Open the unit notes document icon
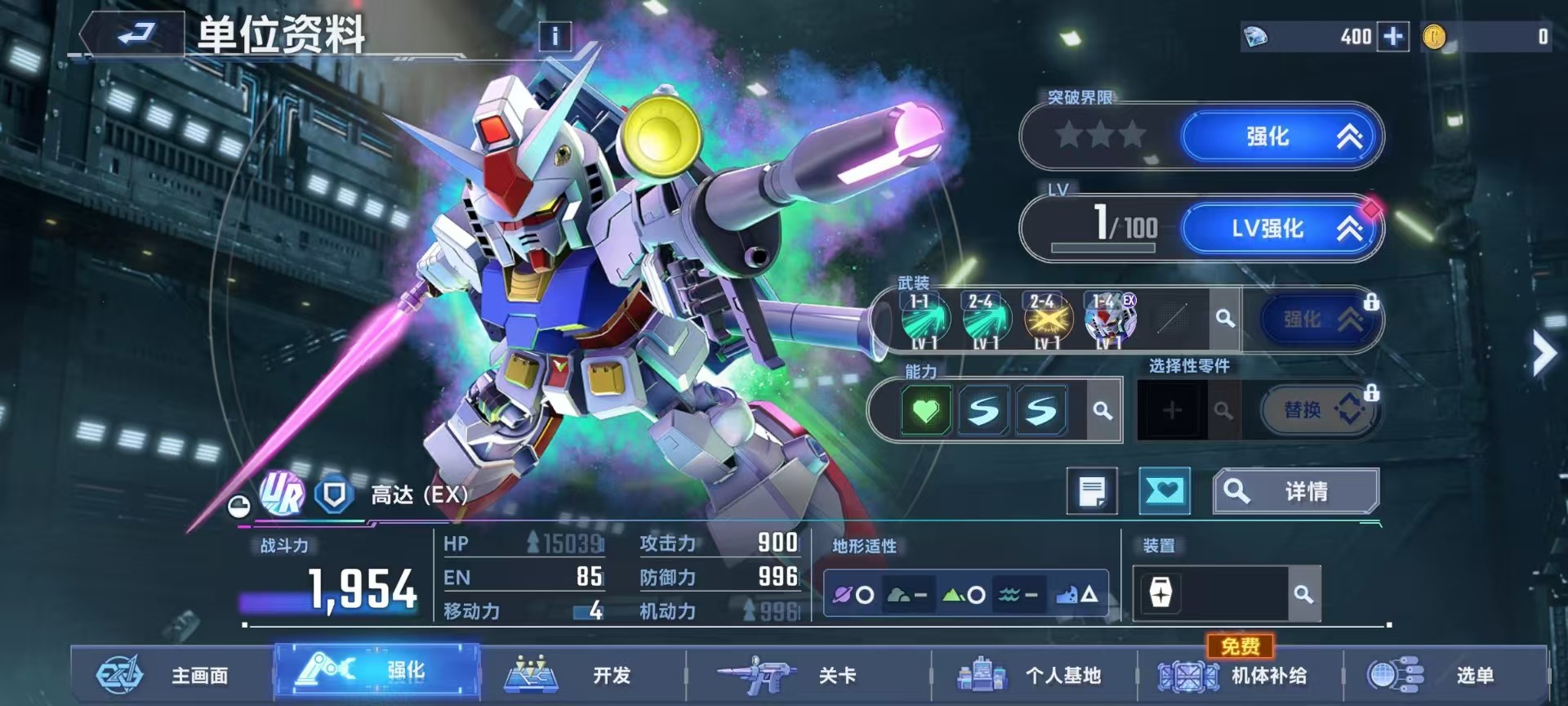Screen dimensions: 1568x706 [1093, 491]
